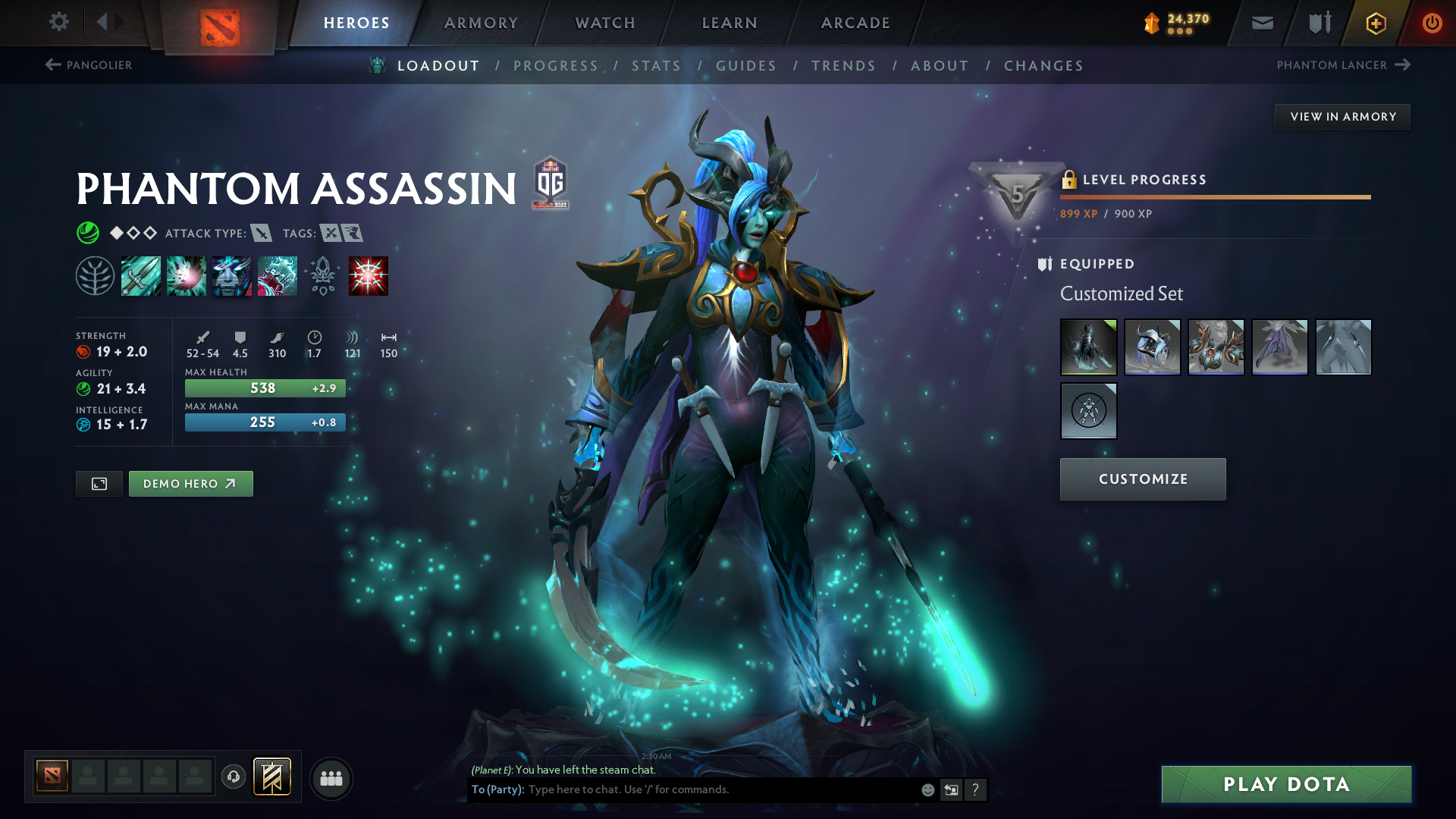Open the ARCADE menu
The width and height of the screenshot is (1456, 819).
point(855,23)
